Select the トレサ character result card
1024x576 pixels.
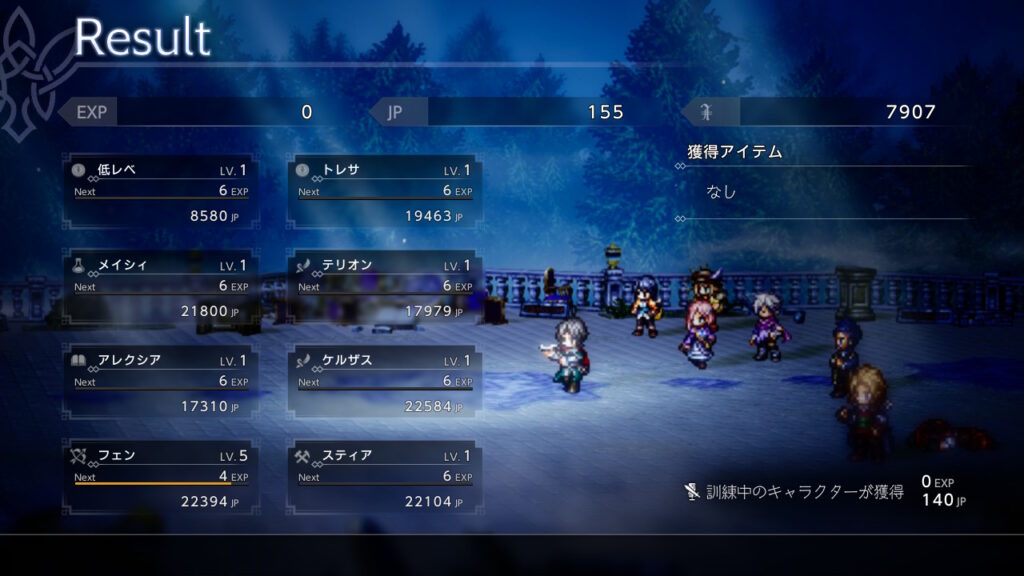click(384, 192)
